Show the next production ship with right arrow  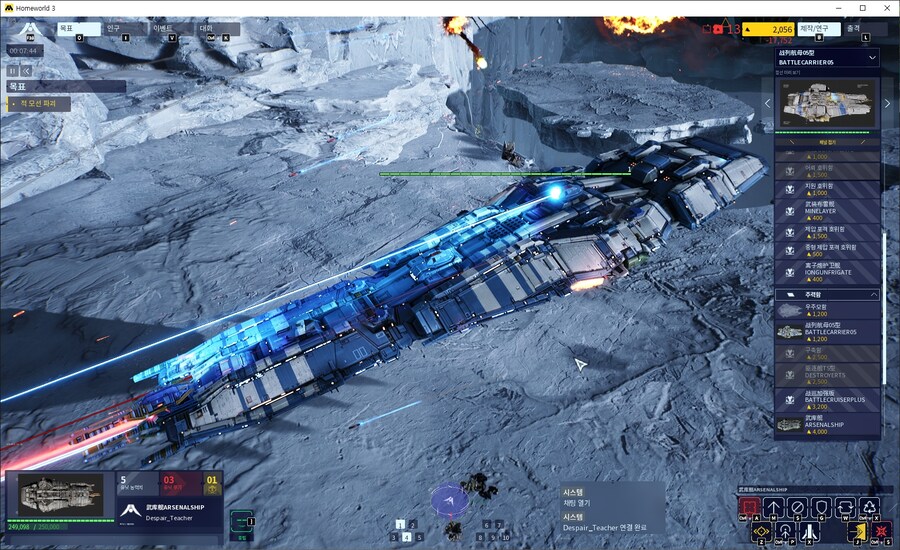click(x=886, y=103)
